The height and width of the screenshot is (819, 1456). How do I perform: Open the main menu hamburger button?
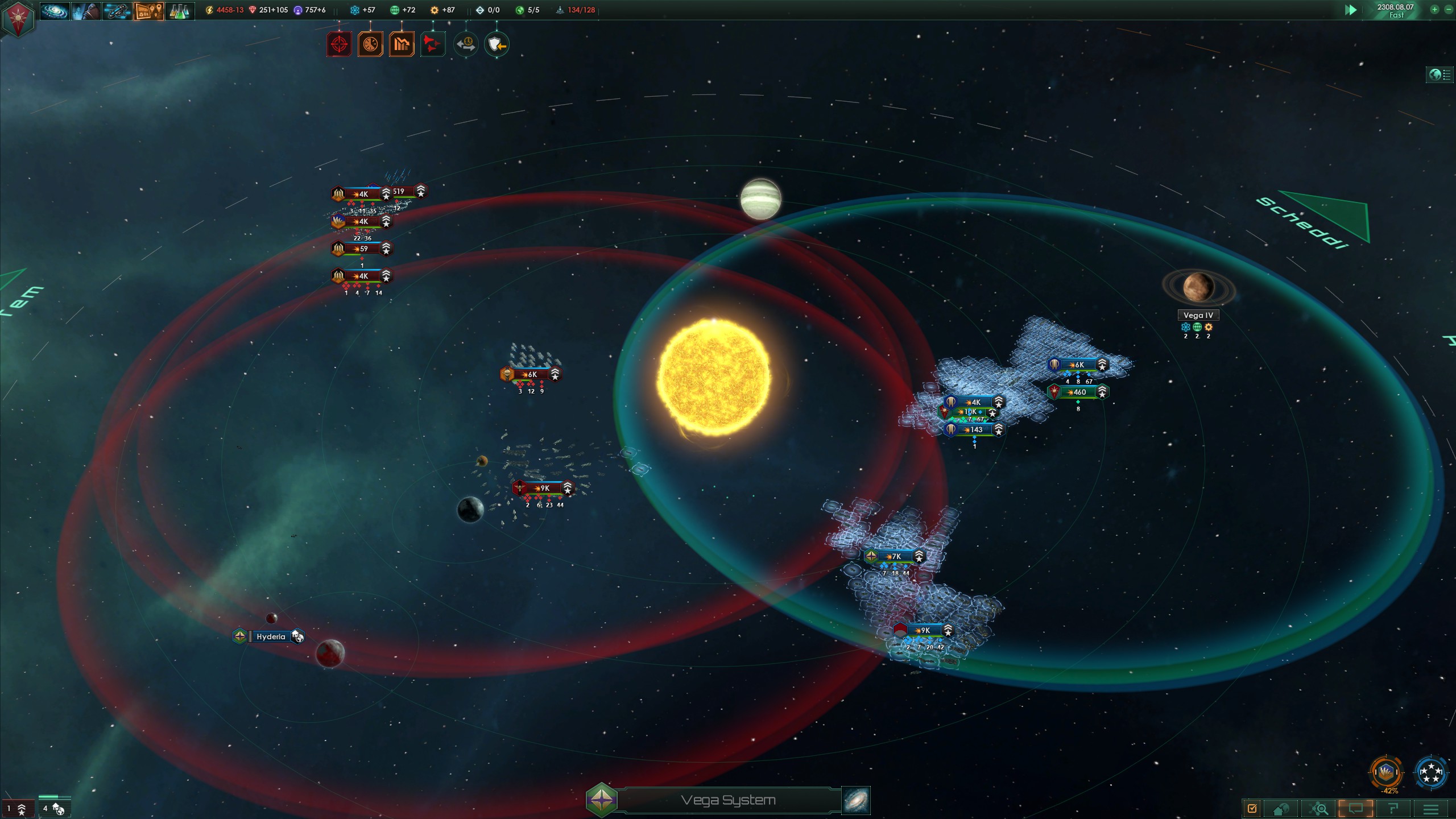click(1430, 809)
